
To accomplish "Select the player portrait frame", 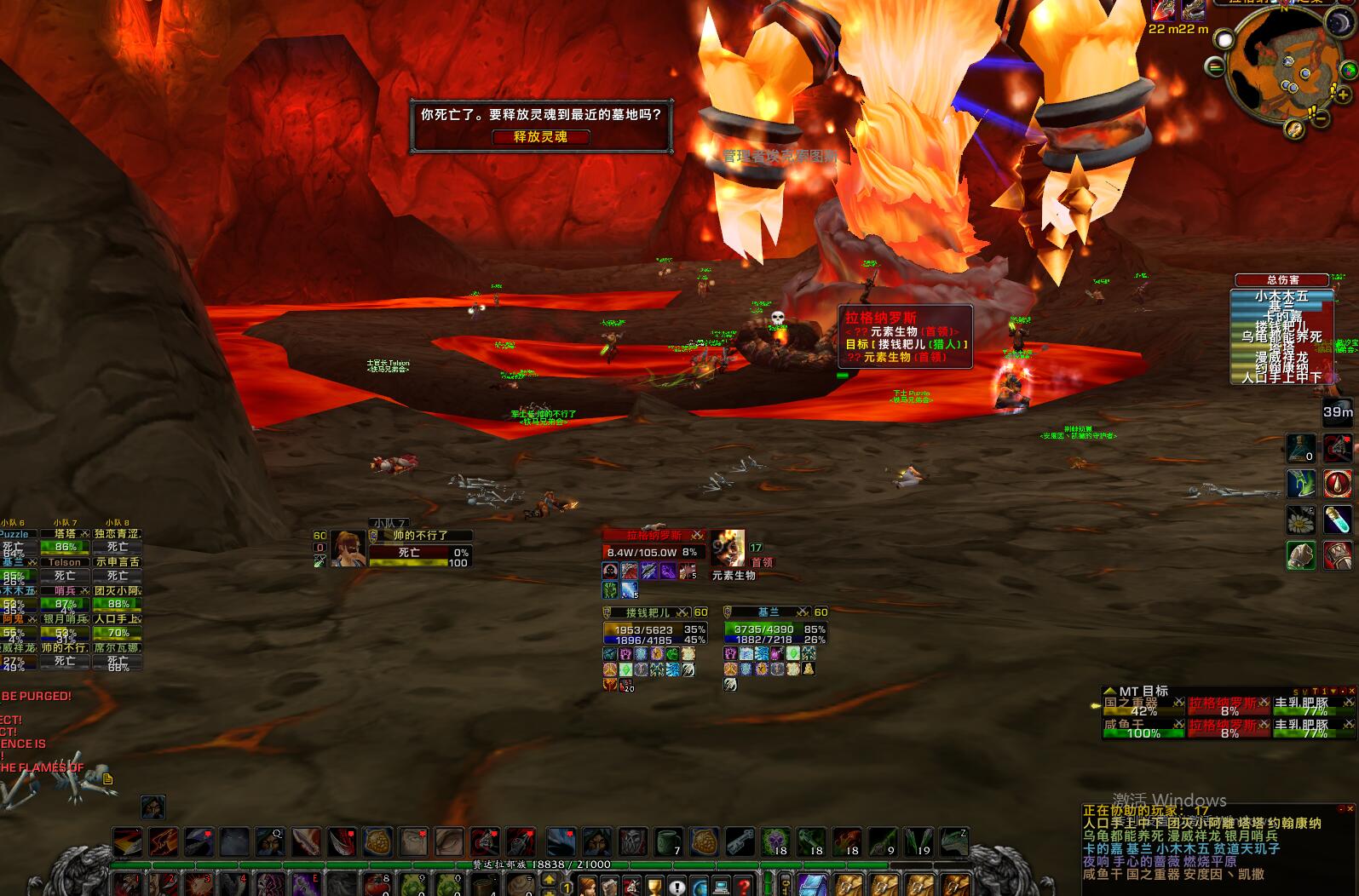I will click(348, 549).
